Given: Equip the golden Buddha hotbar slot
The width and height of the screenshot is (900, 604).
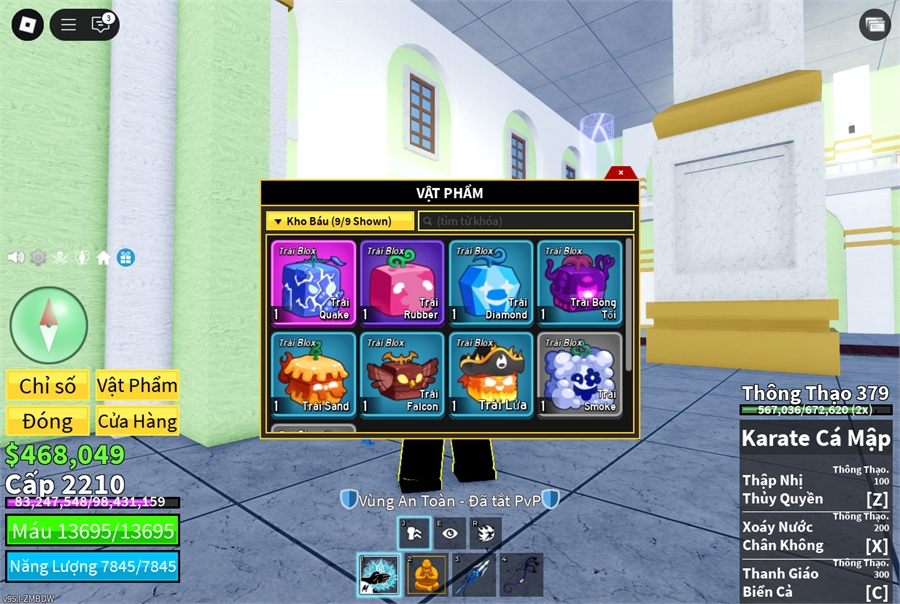Looking at the screenshot, I should click(x=426, y=575).
